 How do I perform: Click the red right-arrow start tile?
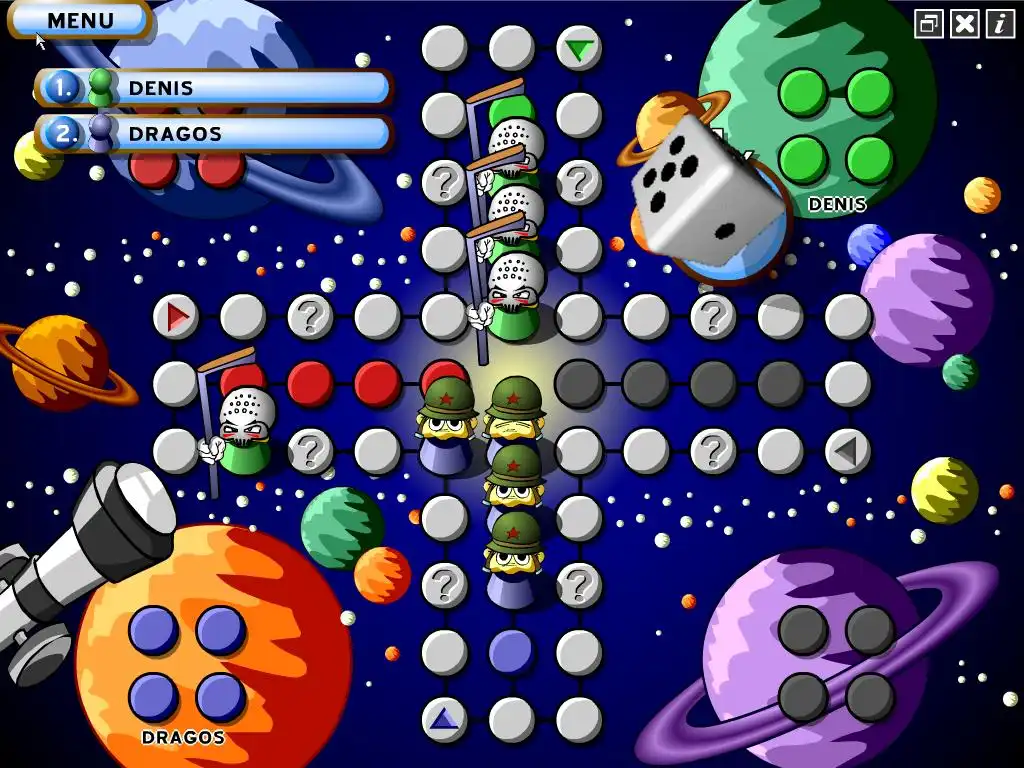click(176, 317)
